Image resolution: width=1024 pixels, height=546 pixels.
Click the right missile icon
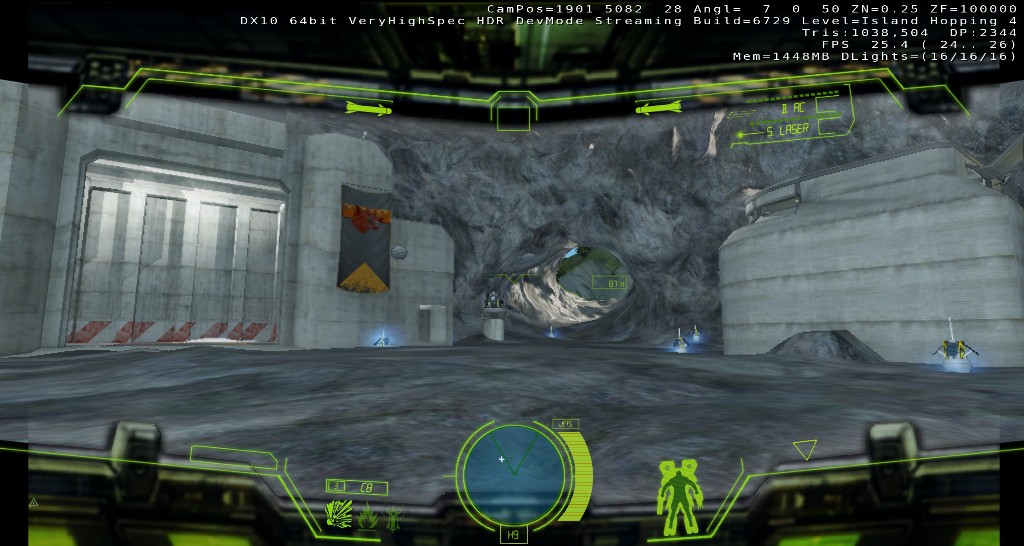657,107
